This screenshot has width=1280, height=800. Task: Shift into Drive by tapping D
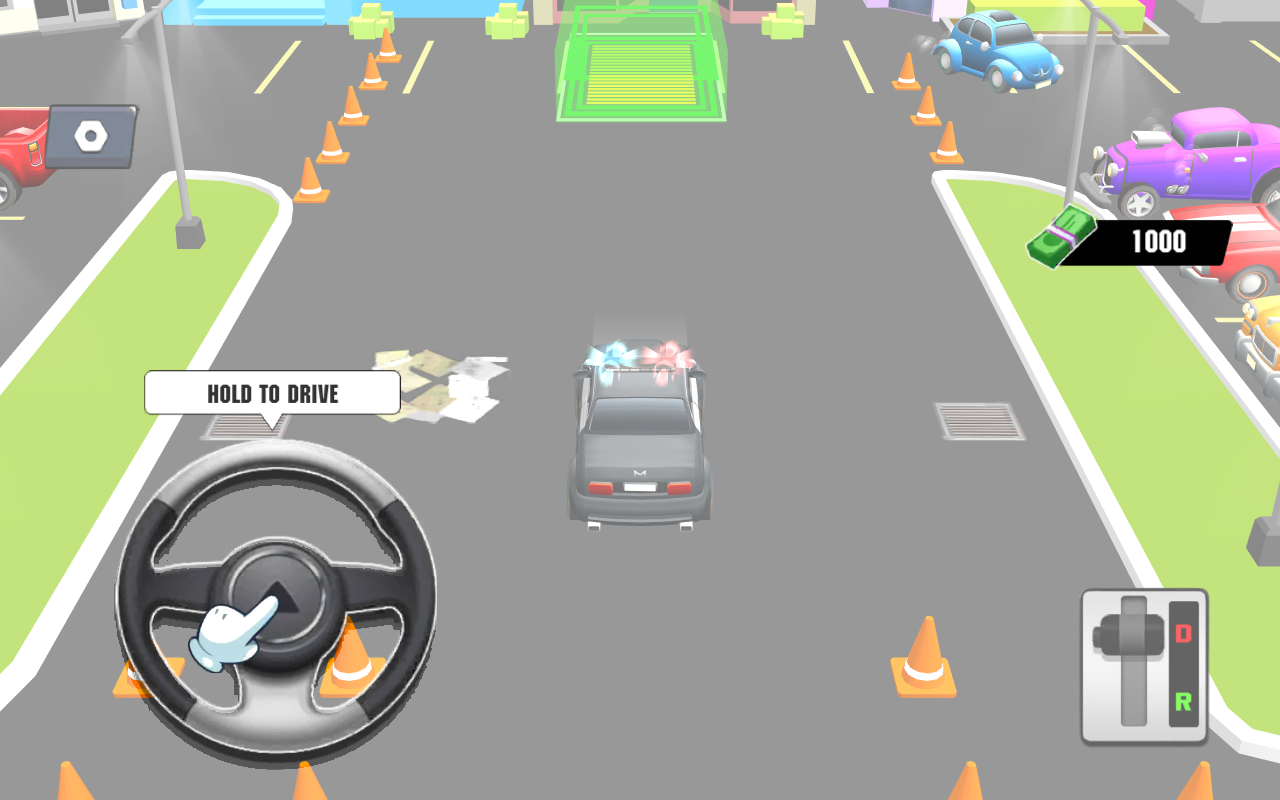[x=1184, y=631]
